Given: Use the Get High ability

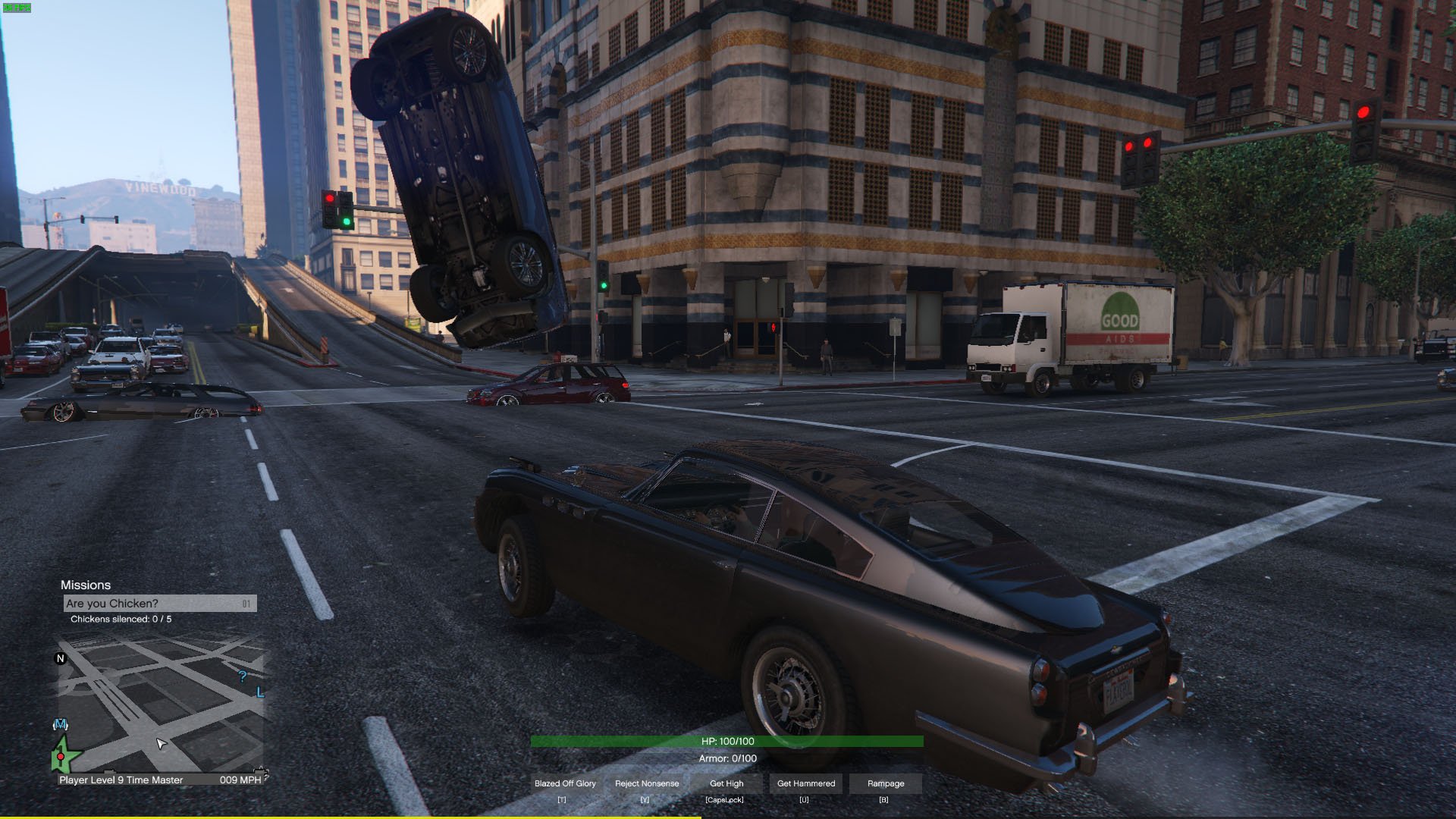Looking at the screenshot, I should click(726, 783).
